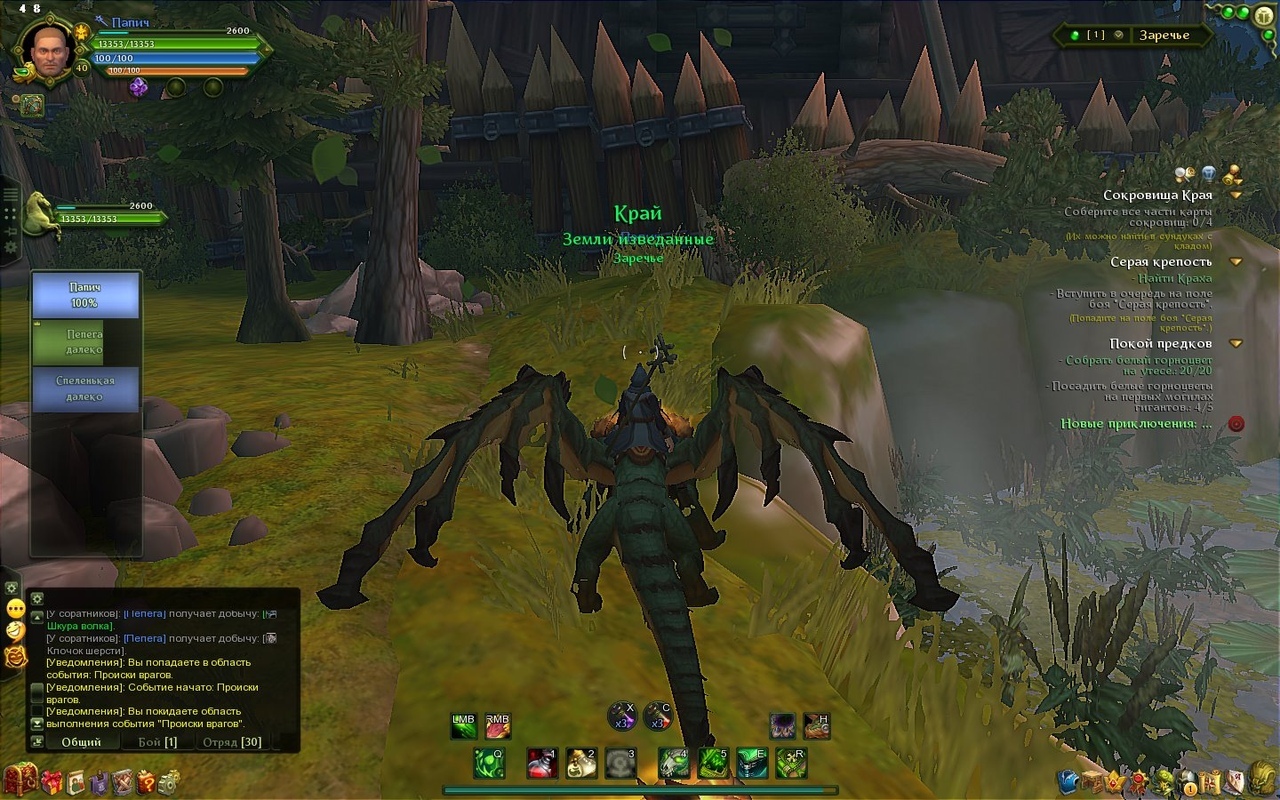1280x800 pixels.
Task: Open chat settings gear inside chat window
Action: tap(37, 598)
